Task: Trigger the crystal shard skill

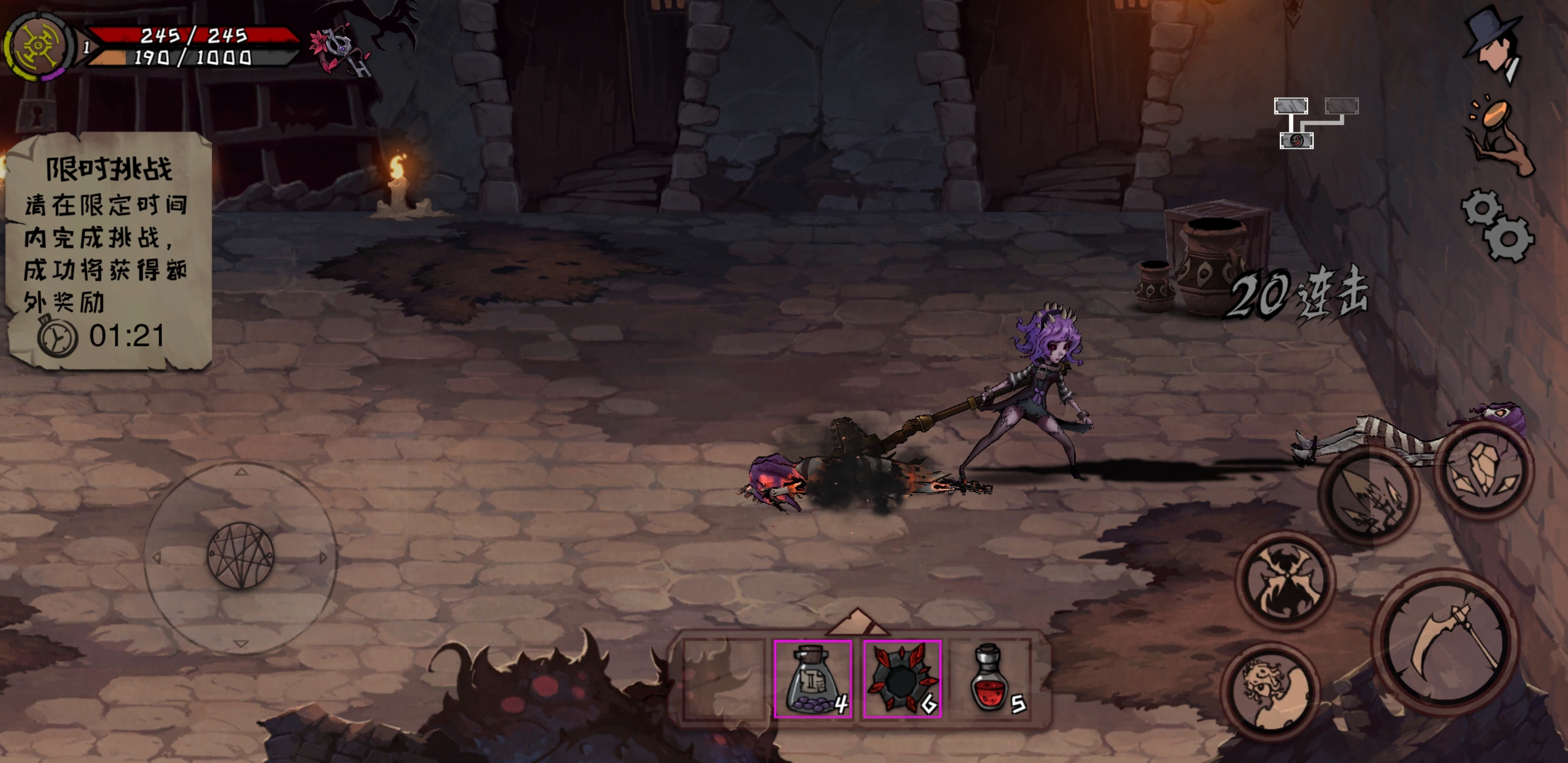Action: tap(1484, 470)
